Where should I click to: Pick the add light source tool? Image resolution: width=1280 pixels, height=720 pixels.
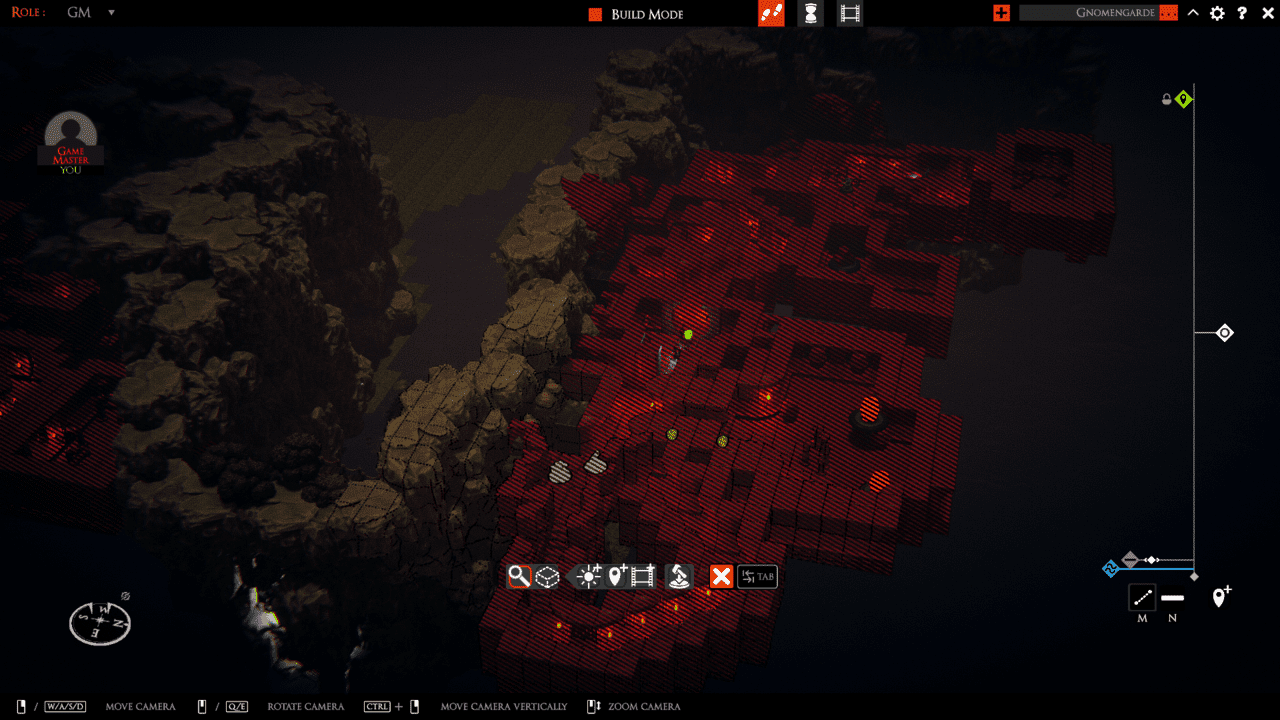[x=589, y=577]
